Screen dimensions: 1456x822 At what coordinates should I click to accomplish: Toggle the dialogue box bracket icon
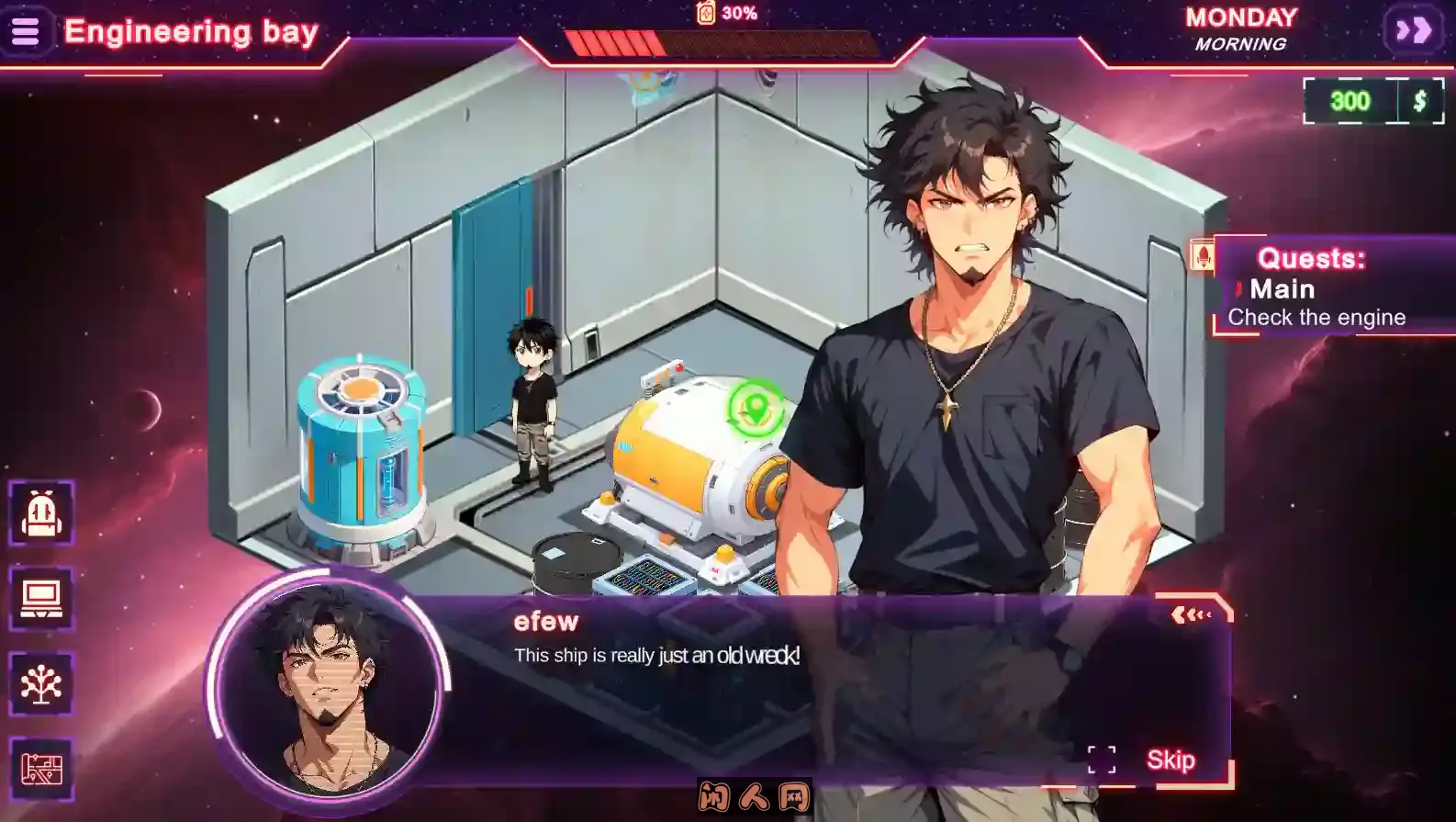pyautogui.click(x=1102, y=760)
